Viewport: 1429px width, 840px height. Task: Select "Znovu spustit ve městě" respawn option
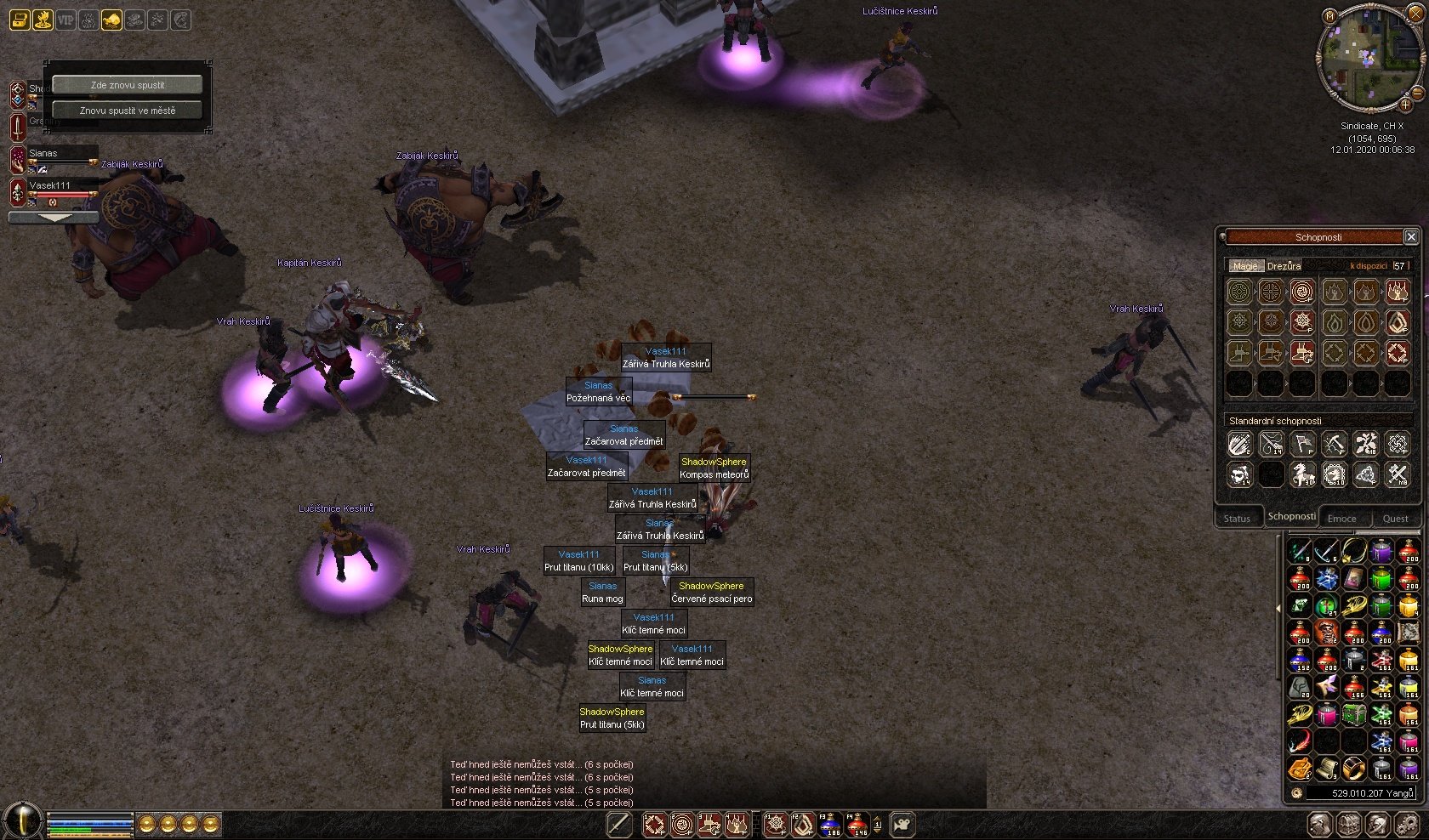128,111
